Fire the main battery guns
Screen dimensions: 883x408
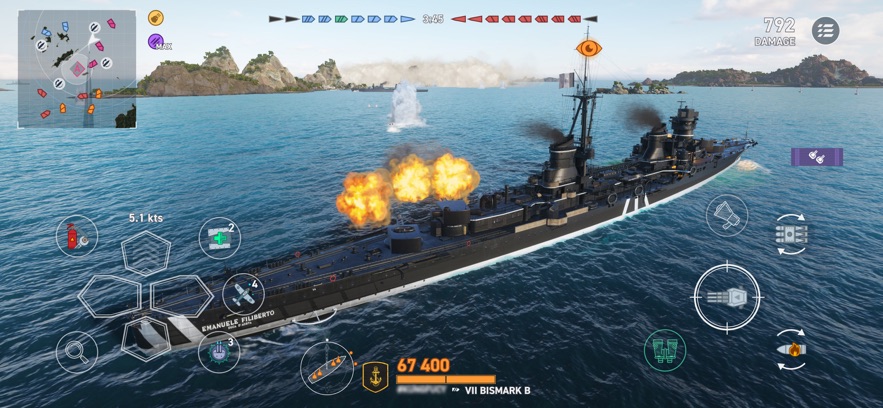coord(727,297)
